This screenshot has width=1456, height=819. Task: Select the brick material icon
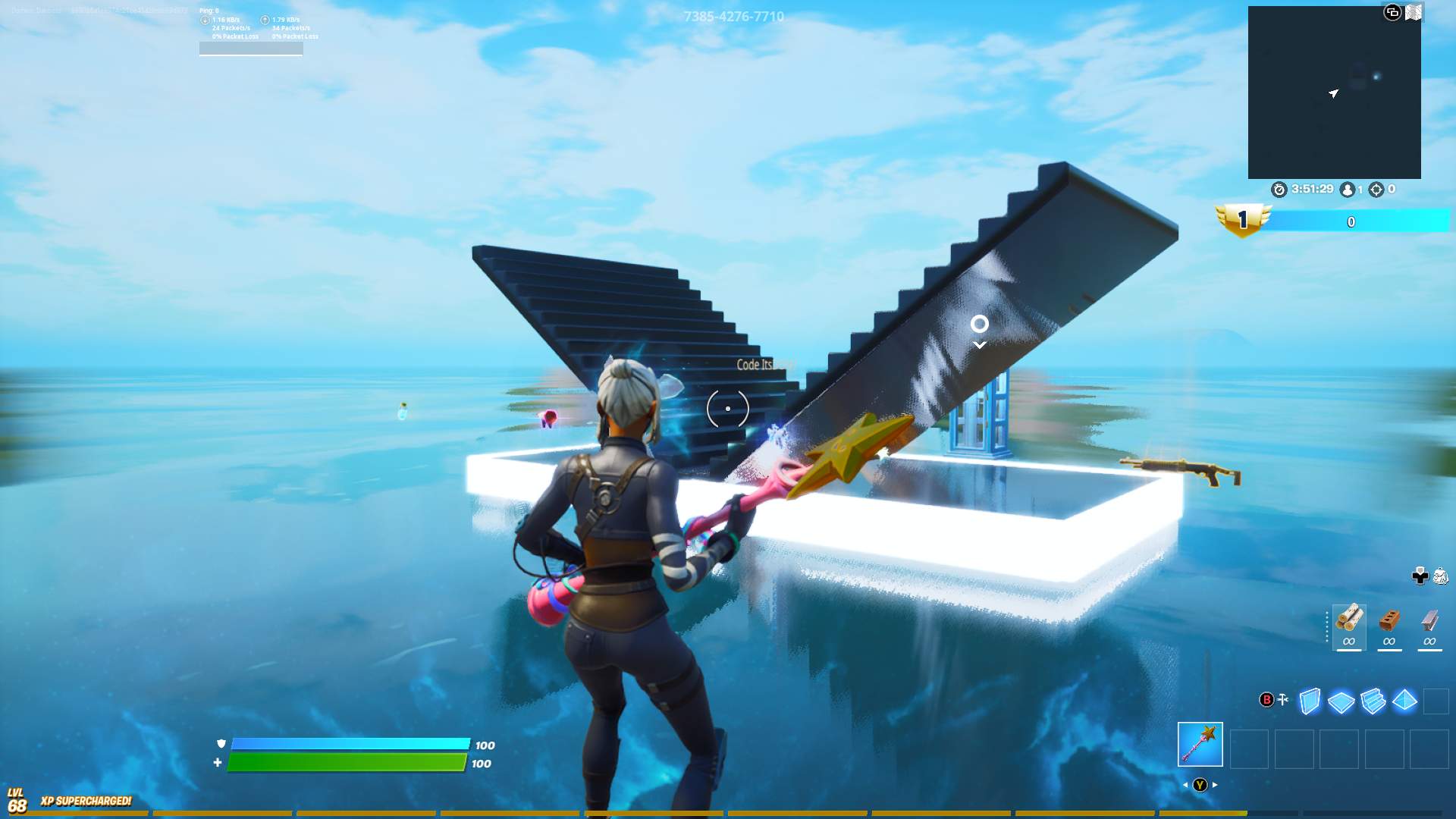(1389, 622)
